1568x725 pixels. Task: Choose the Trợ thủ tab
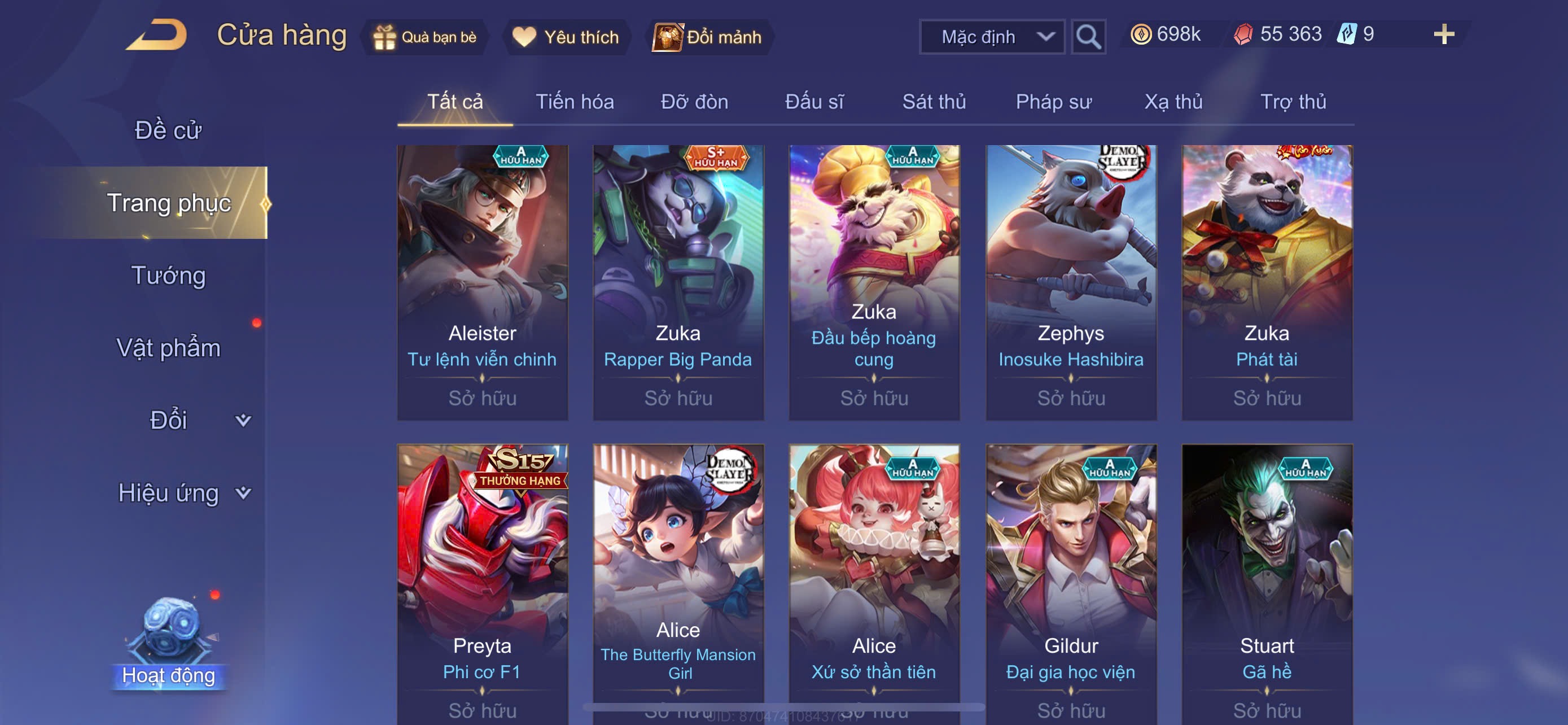pos(1293,102)
